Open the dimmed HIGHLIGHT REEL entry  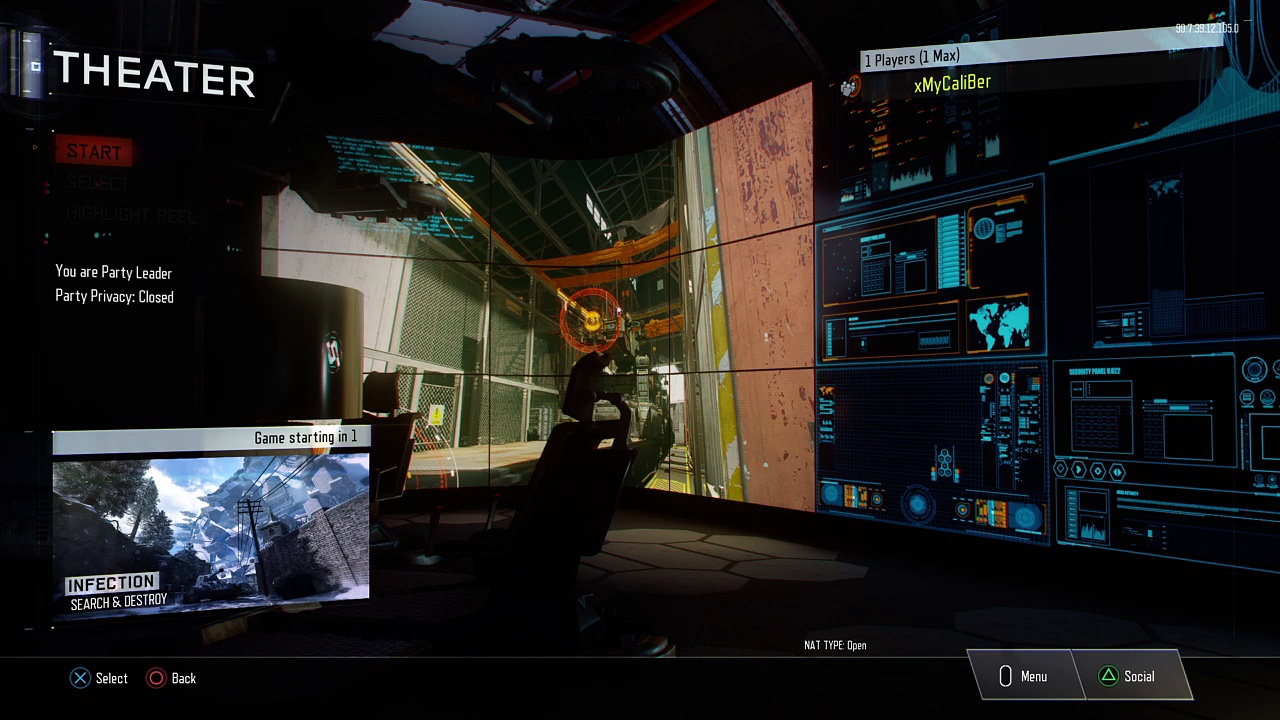131,215
